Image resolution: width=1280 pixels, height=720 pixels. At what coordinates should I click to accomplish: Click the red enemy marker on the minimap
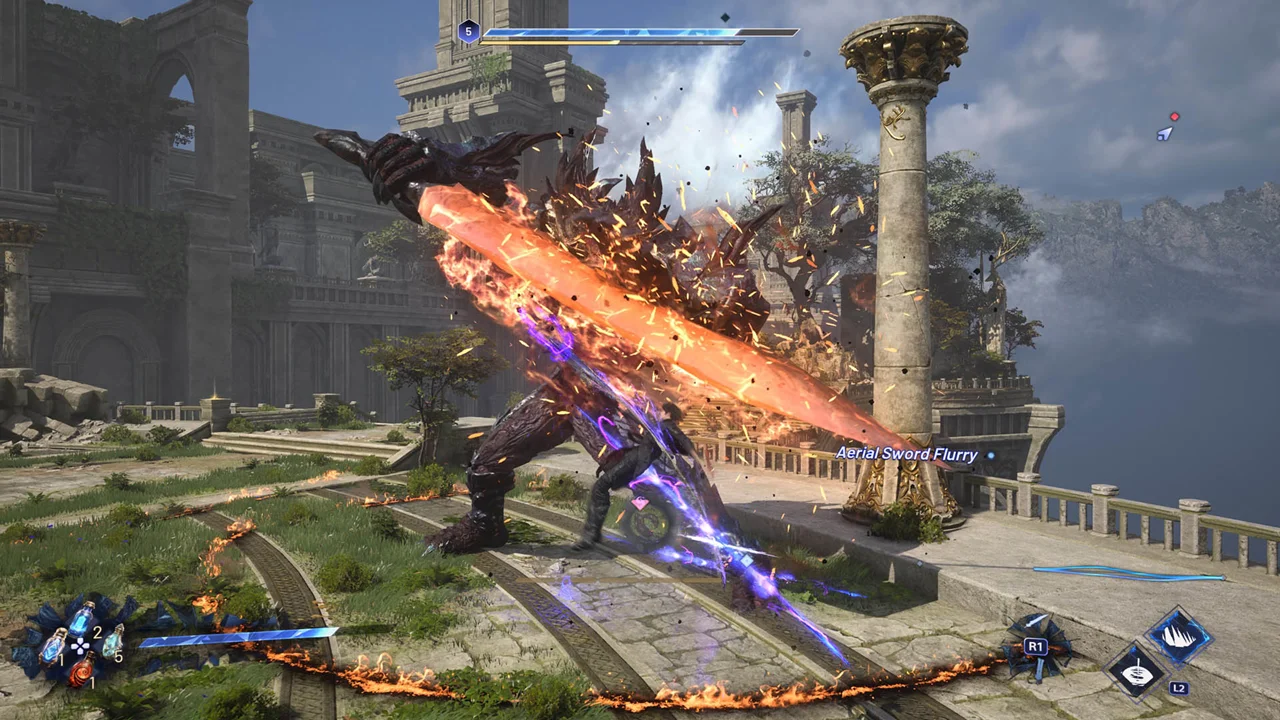point(1175,117)
